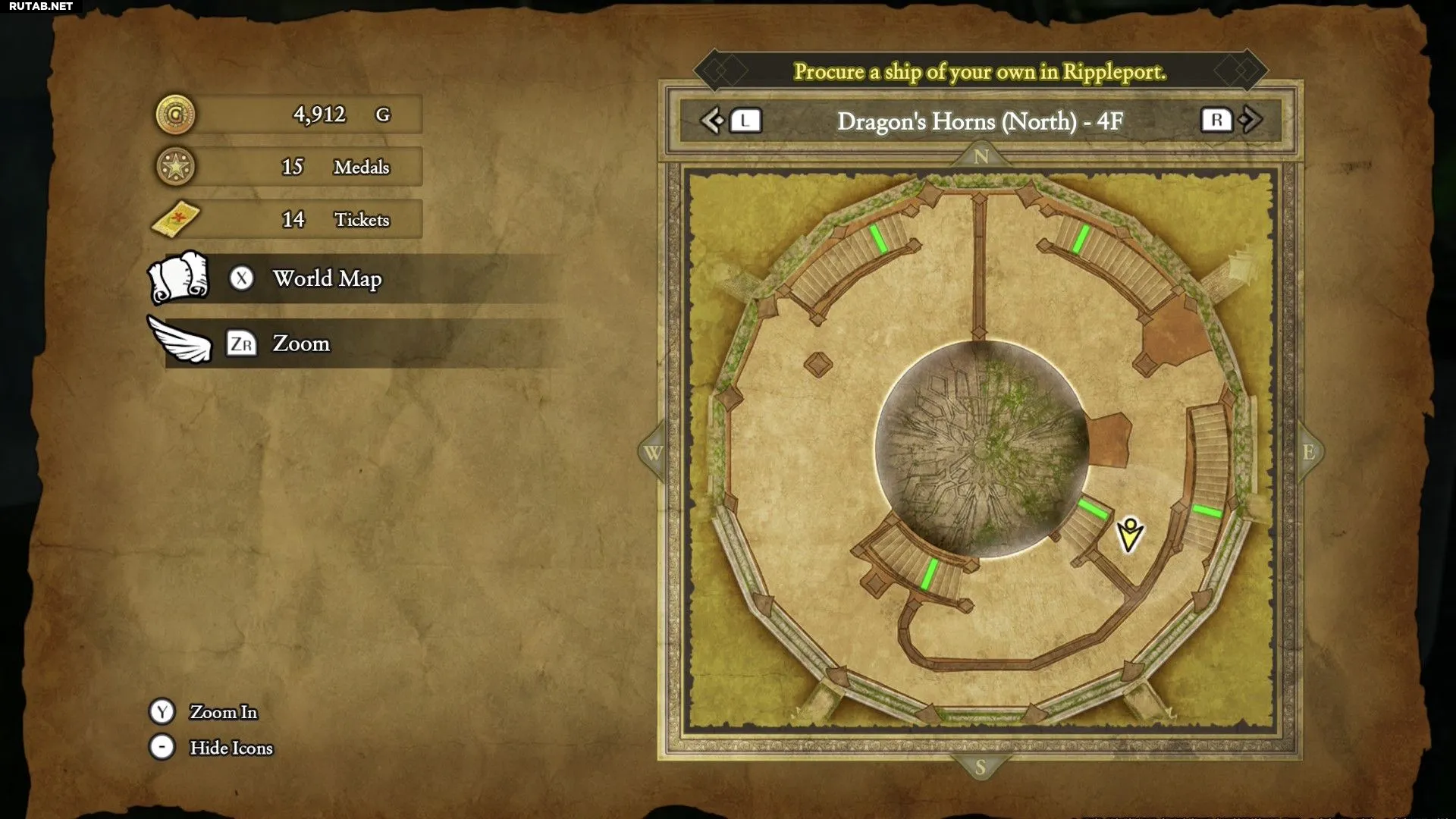Click the Dragon's Horns floor map
Viewport: 1456px width, 819px height.
click(x=981, y=449)
